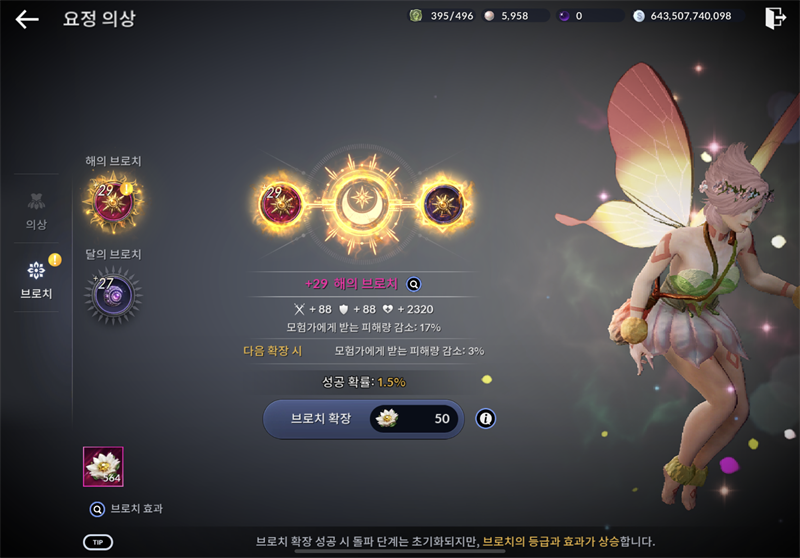Open the info icon beside 브로치 확장
This screenshot has height=558, width=800.
click(486, 419)
